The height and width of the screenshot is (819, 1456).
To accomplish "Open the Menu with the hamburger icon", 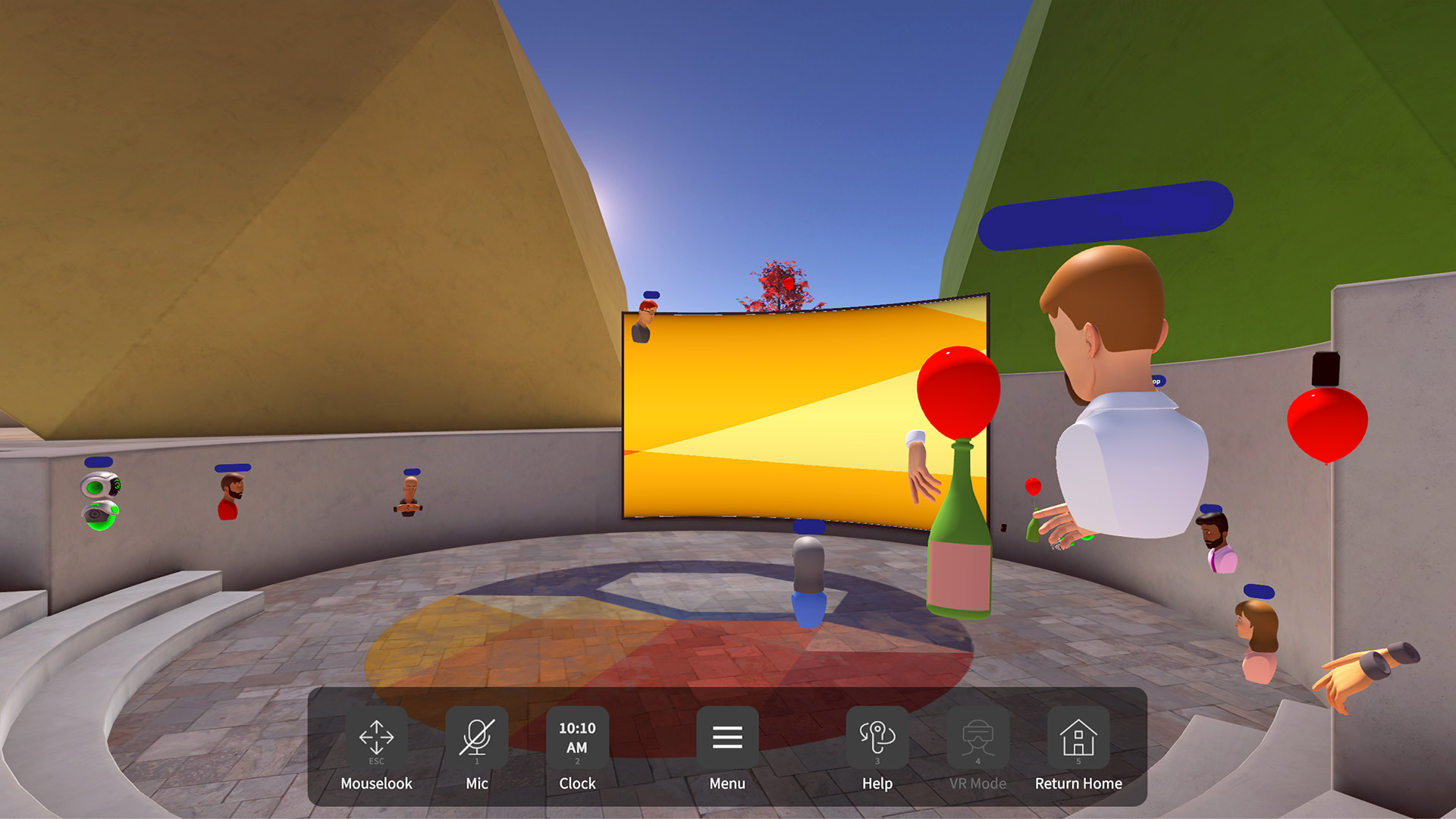I will pos(726,738).
